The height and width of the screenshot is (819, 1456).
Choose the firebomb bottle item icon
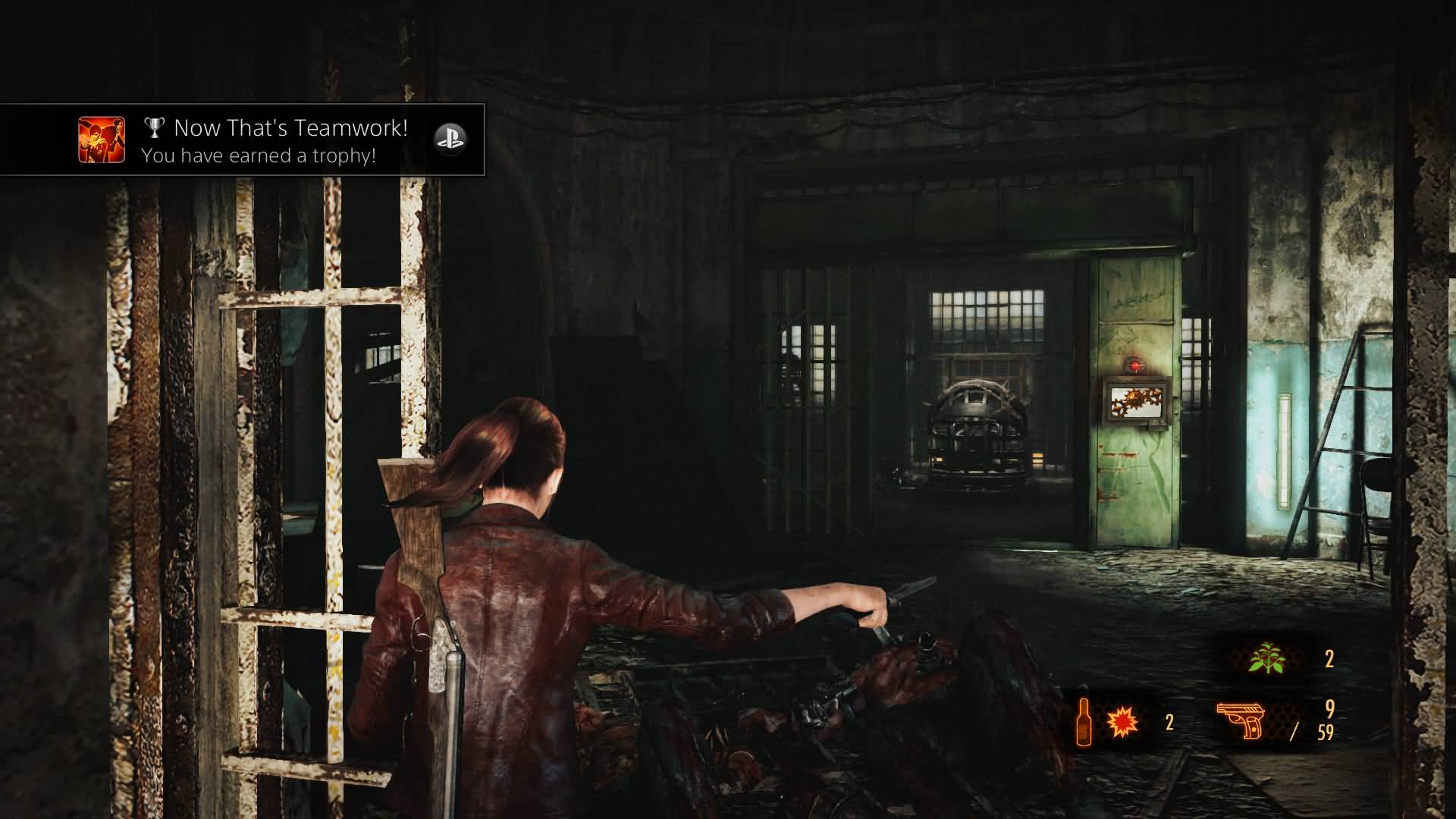[x=1085, y=722]
